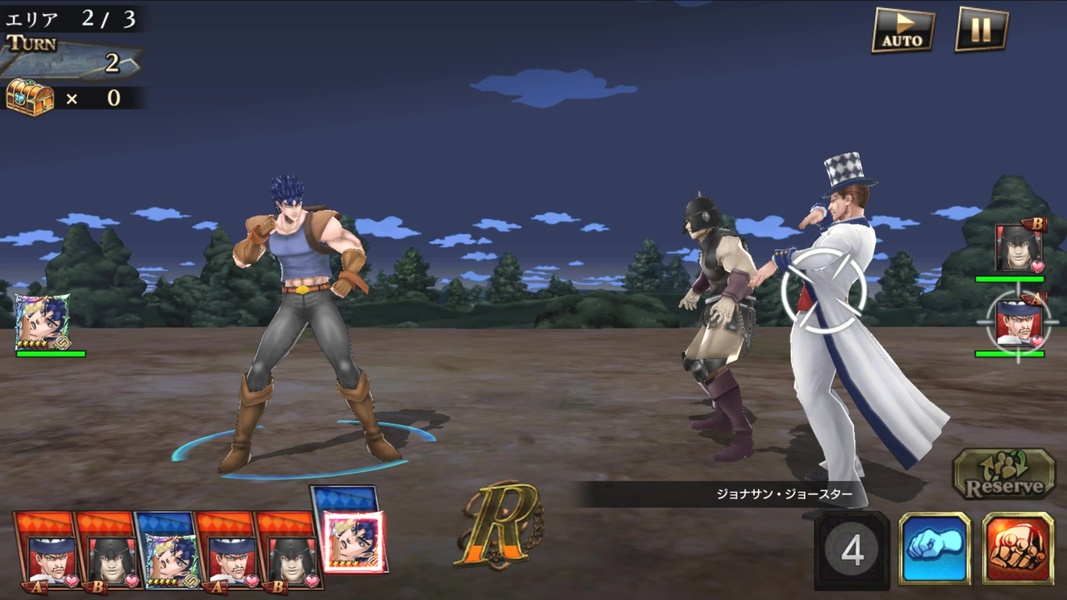Select the raised glowing turn-order card
This screenshot has height=600, width=1067.
point(350,540)
